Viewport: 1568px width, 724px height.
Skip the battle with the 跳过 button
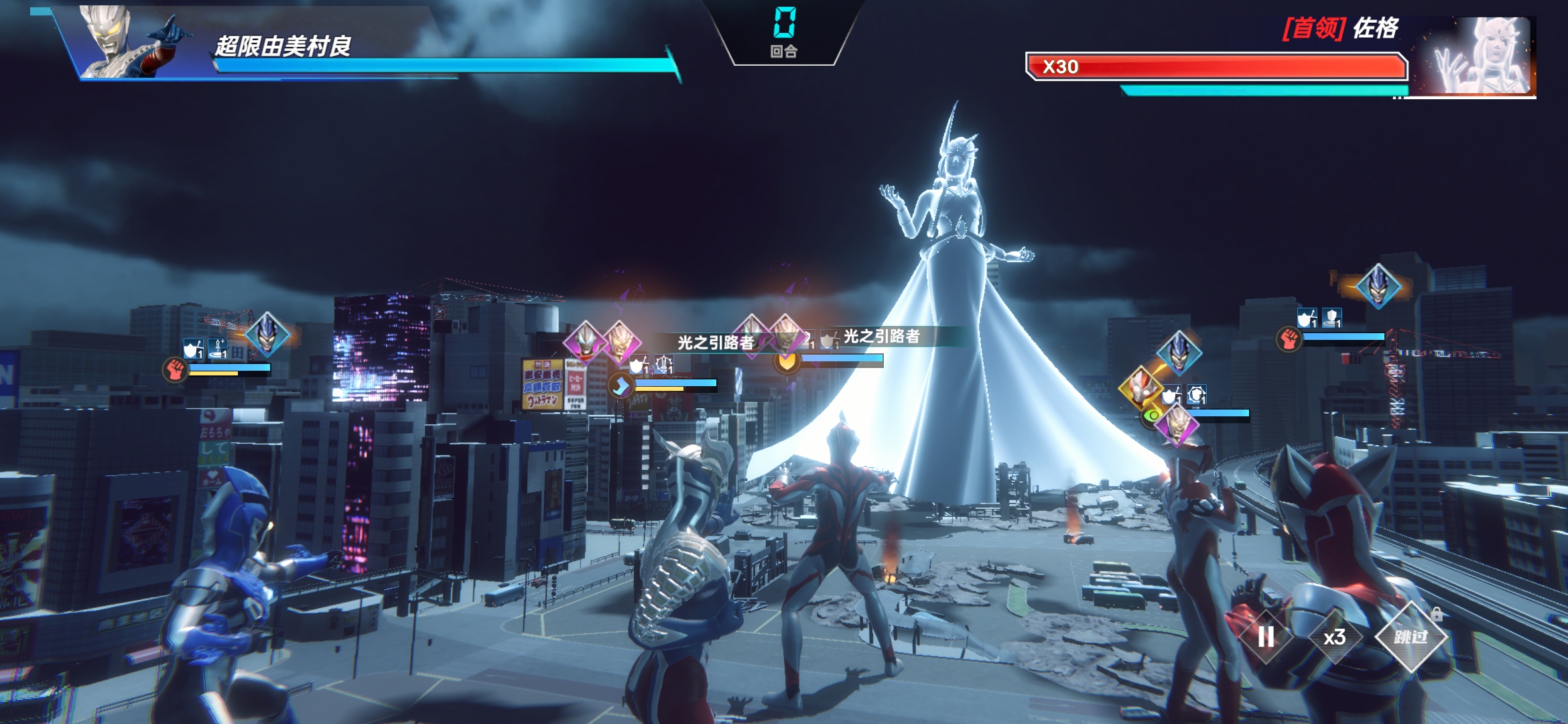(1411, 637)
